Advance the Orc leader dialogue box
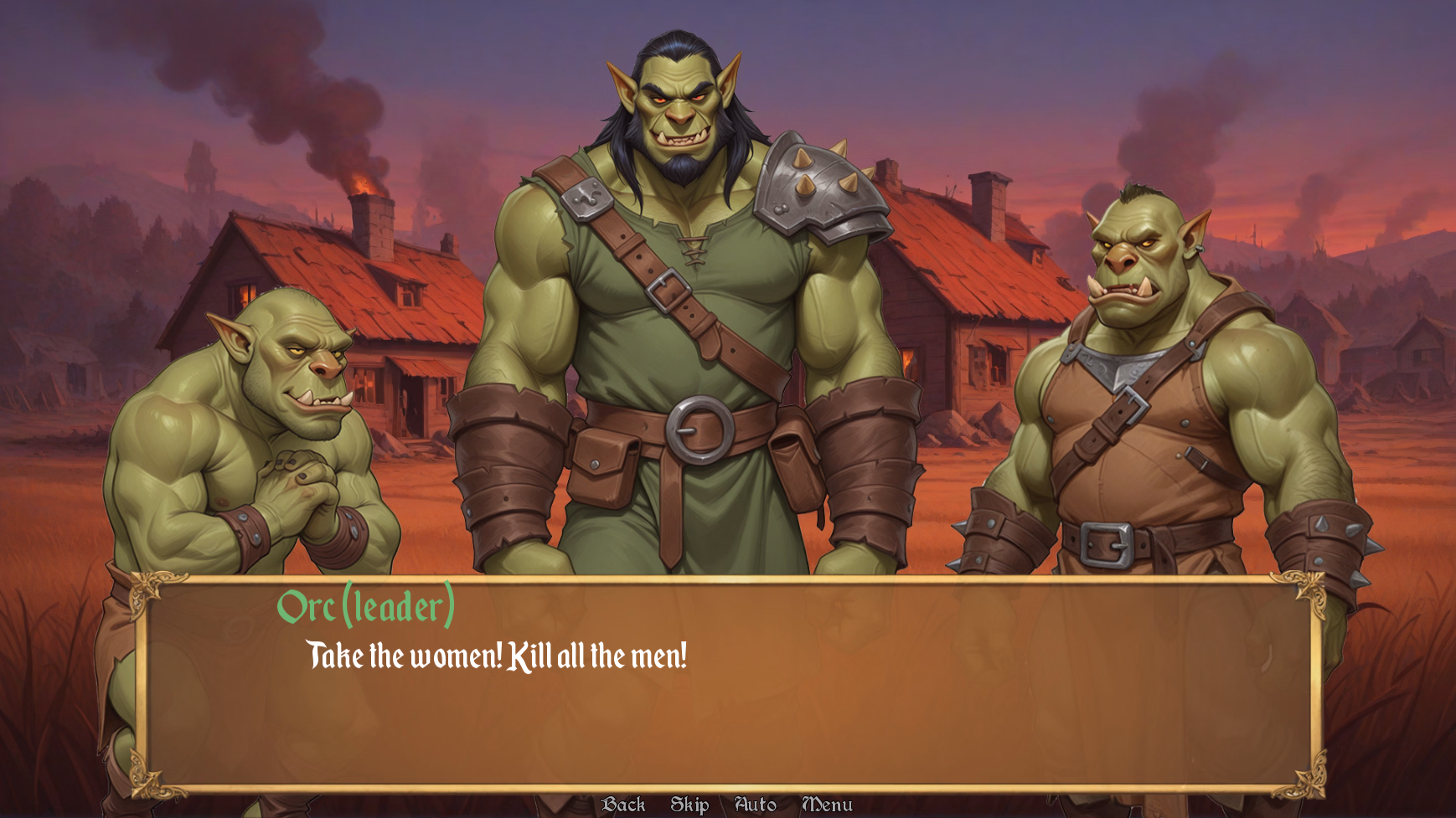1456x818 pixels. point(729,695)
